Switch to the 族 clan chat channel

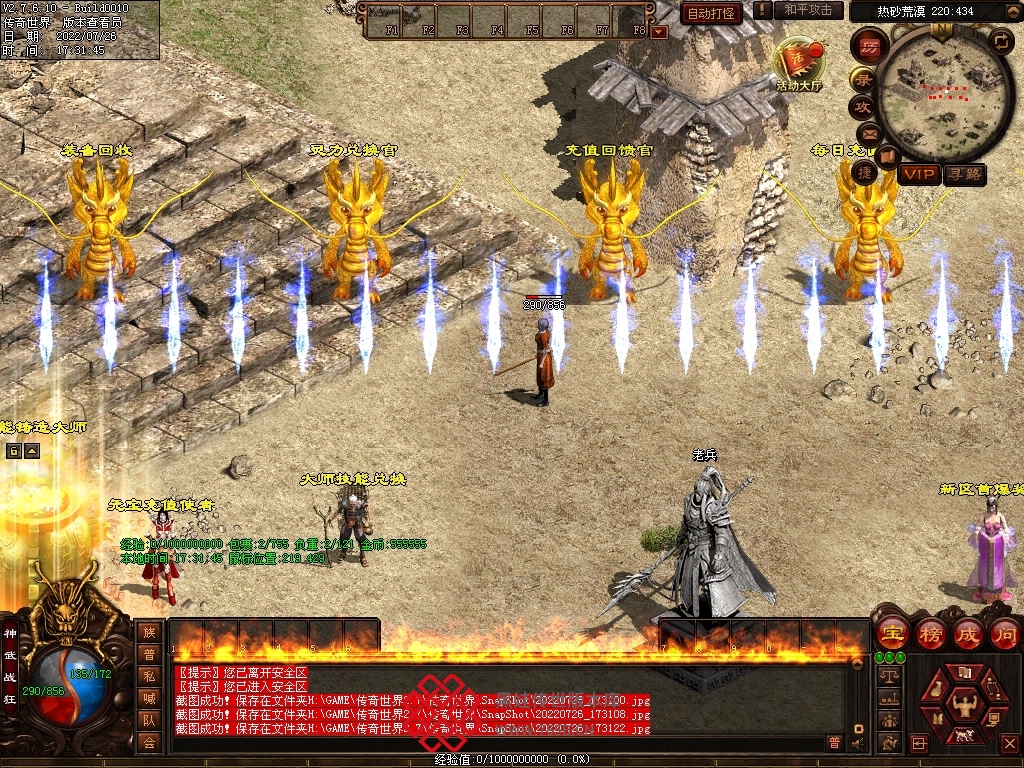coord(149,632)
